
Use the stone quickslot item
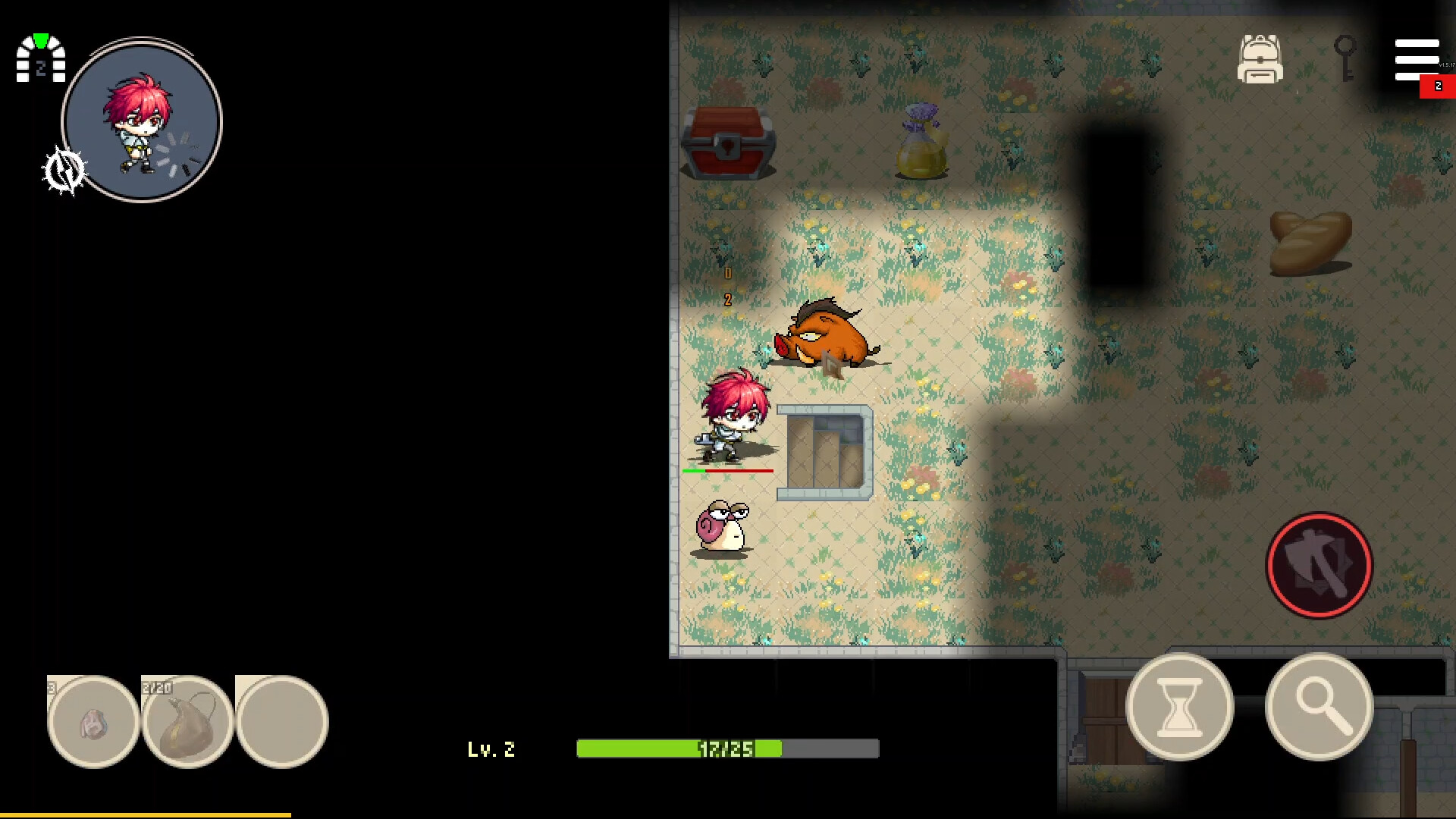93,722
